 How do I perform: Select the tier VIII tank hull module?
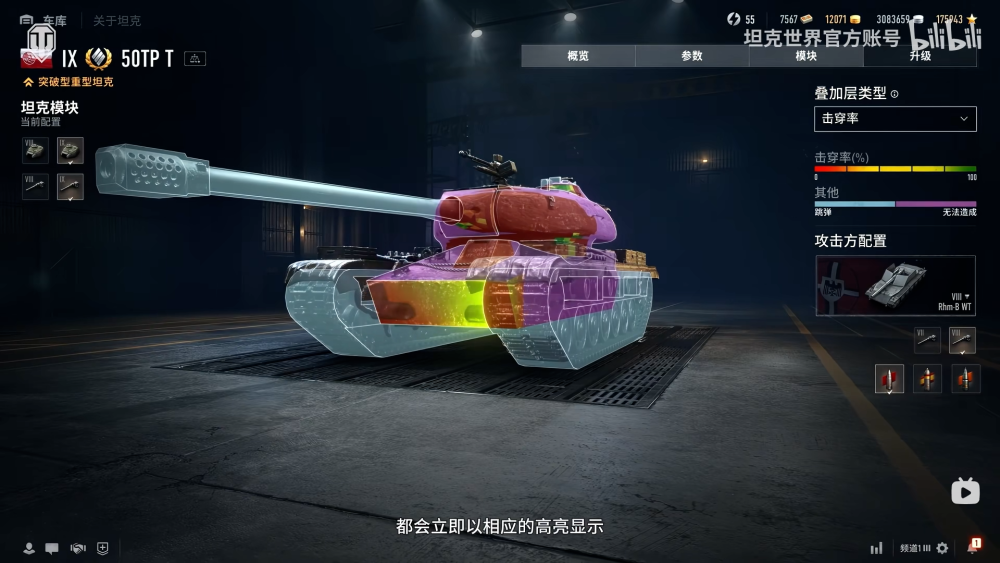coord(35,151)
